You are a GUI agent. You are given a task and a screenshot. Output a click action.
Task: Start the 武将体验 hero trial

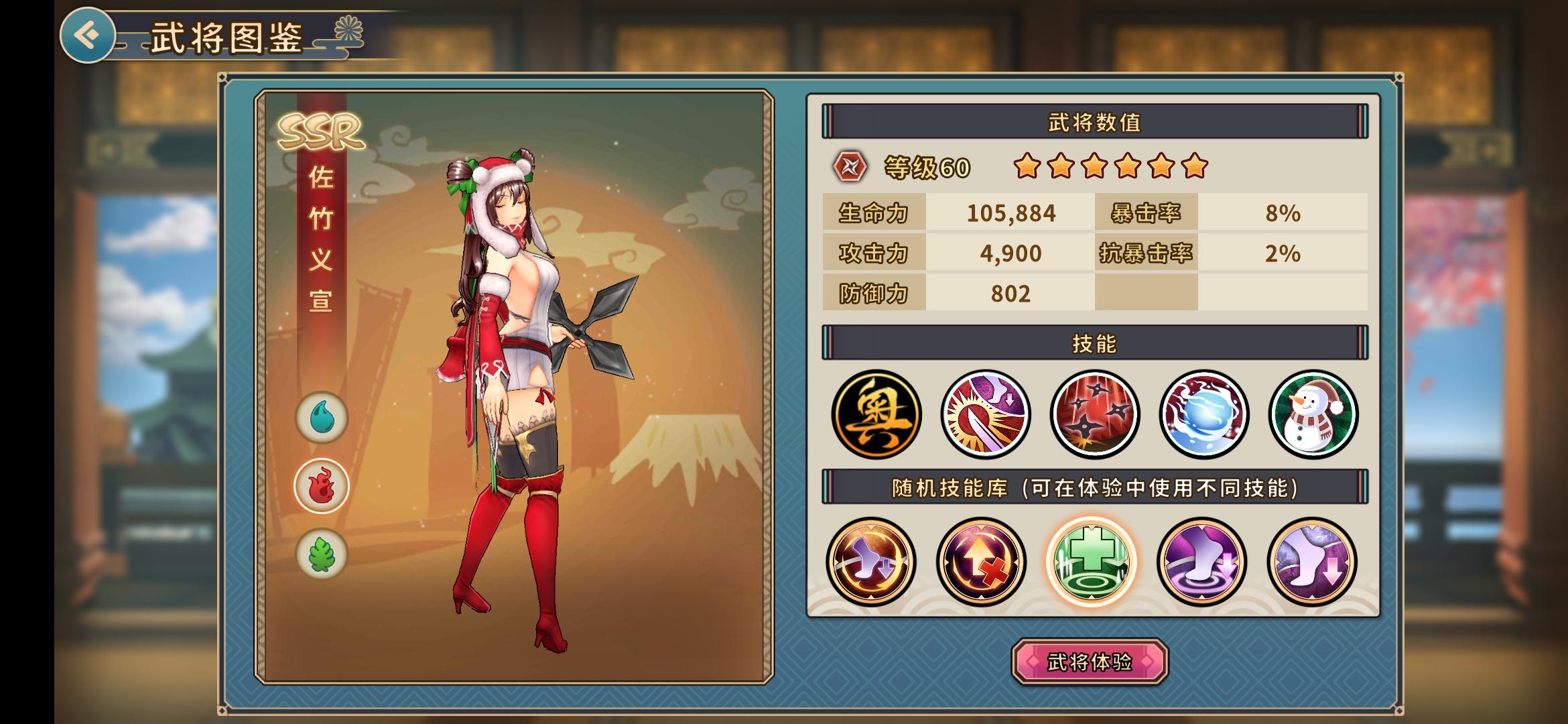pos(1090,662)
